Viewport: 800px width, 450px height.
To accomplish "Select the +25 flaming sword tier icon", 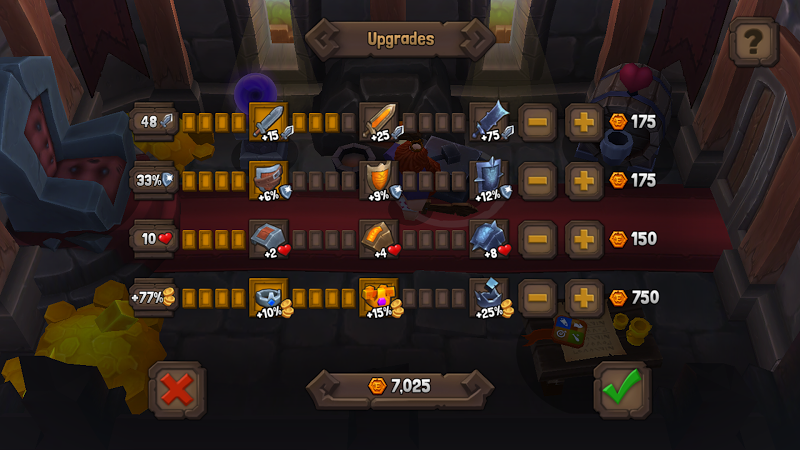I will pos(378,122).
